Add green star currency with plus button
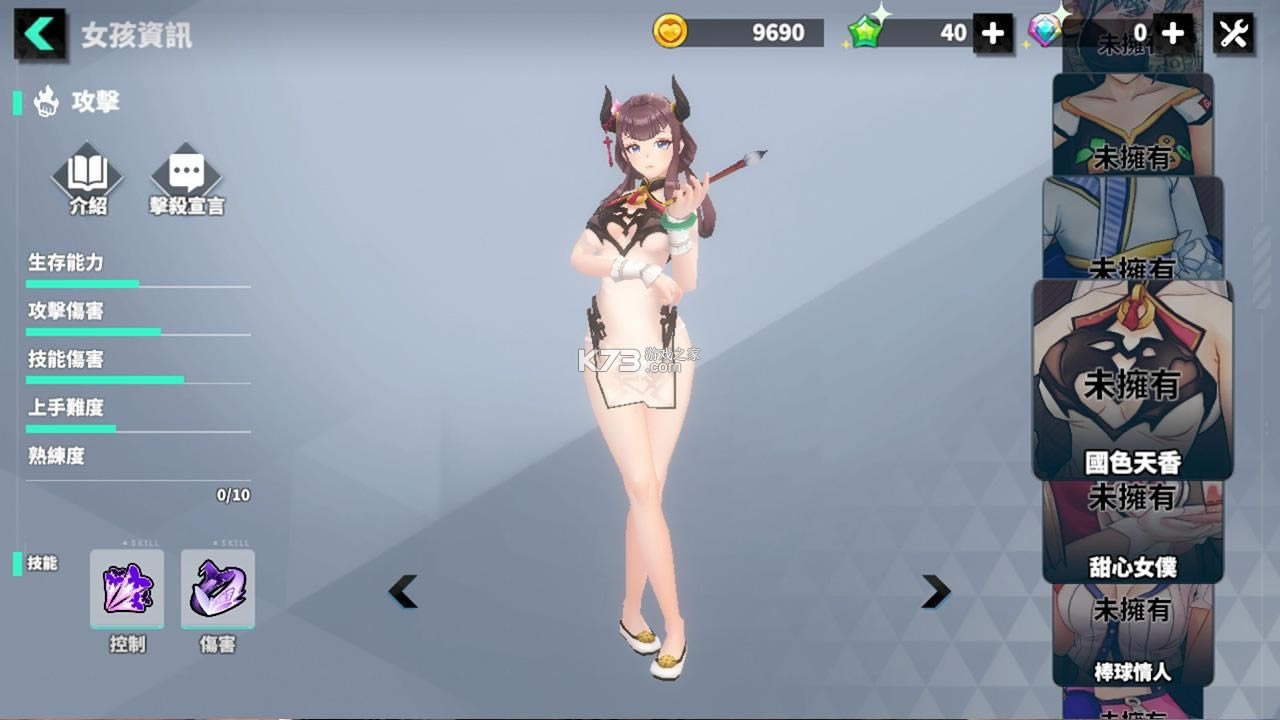1280x720 pixels. click(x=992, y=34)
